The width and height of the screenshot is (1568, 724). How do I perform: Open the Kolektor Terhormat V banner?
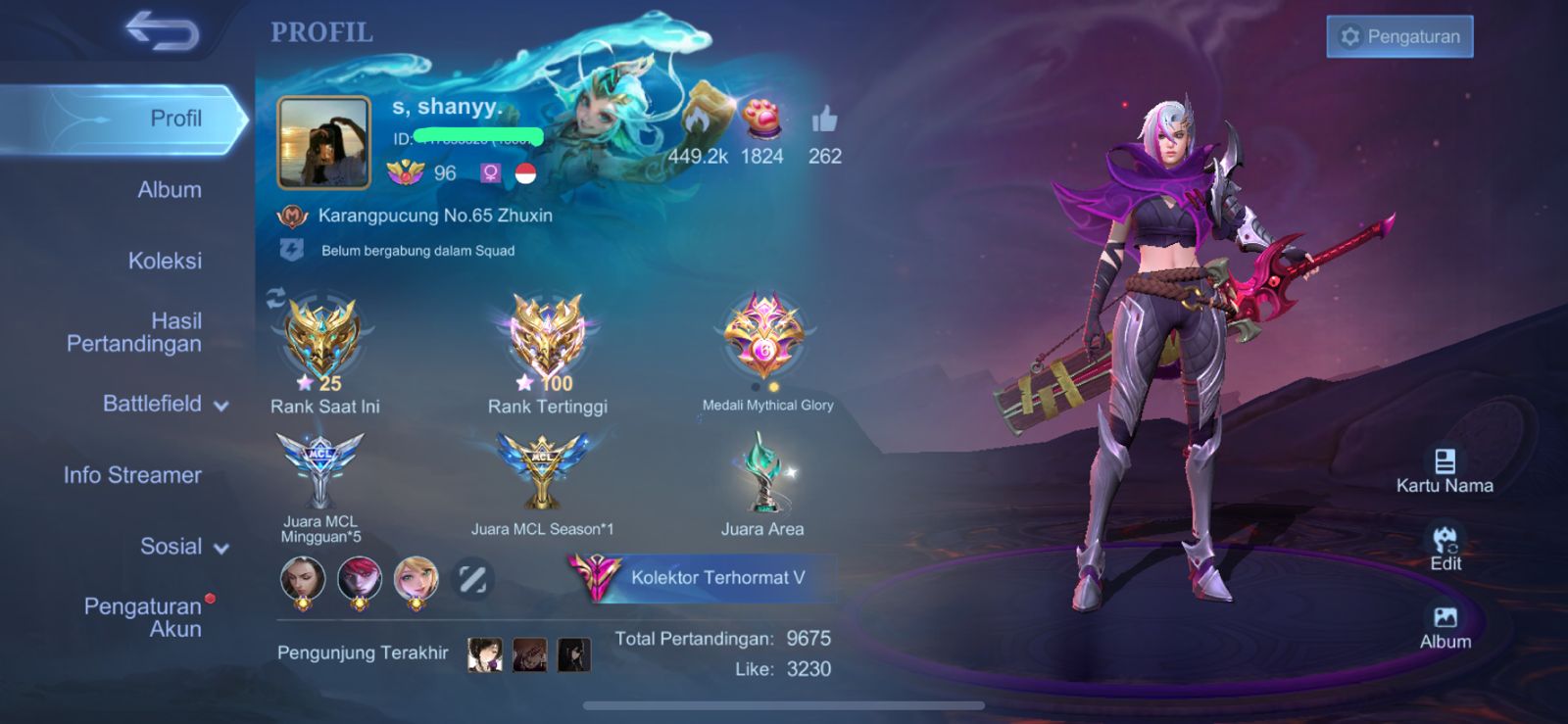coord(703,577)
